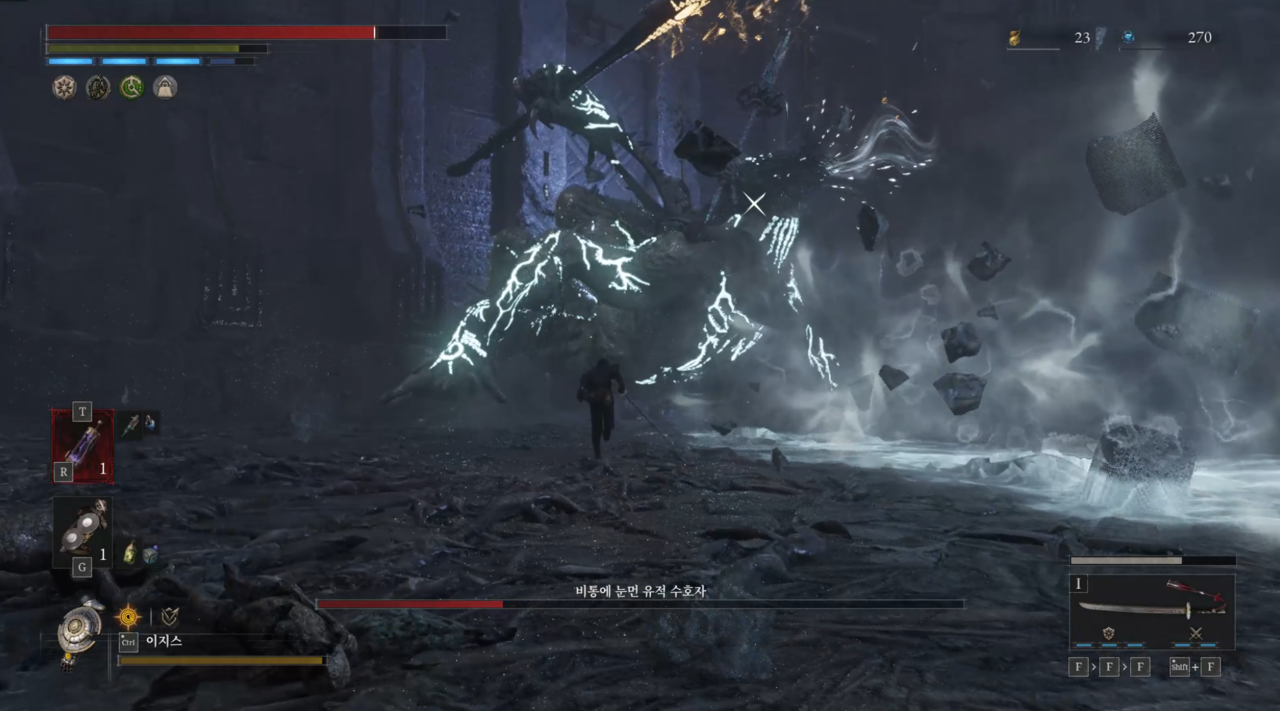Click the blade fable art shield emblem
Screen dimensions: 1280x711
[x=1109, y=633]
